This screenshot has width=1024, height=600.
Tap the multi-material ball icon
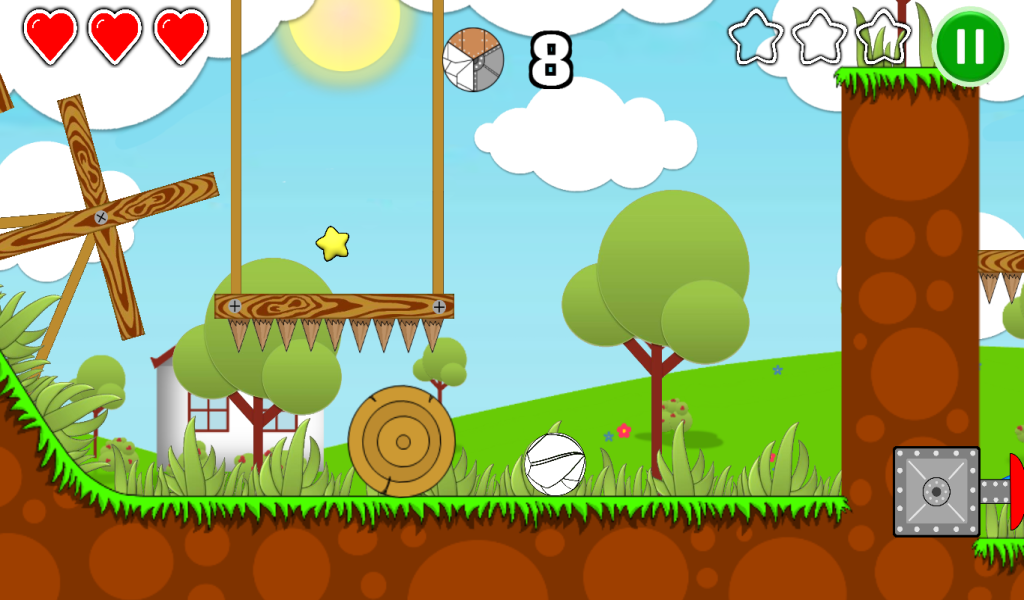click(473, 59)
